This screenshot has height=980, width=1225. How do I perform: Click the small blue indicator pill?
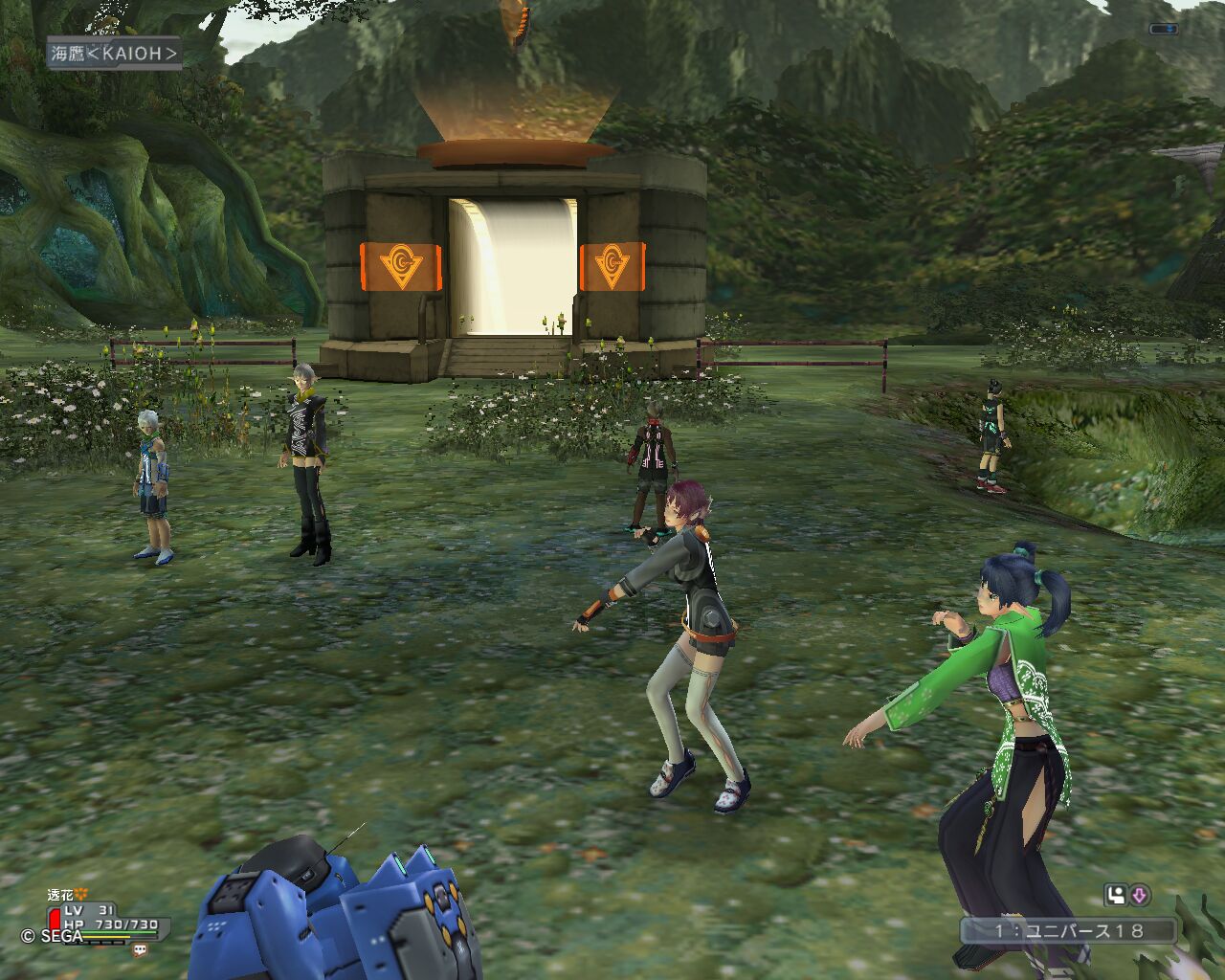point(1163,29)
